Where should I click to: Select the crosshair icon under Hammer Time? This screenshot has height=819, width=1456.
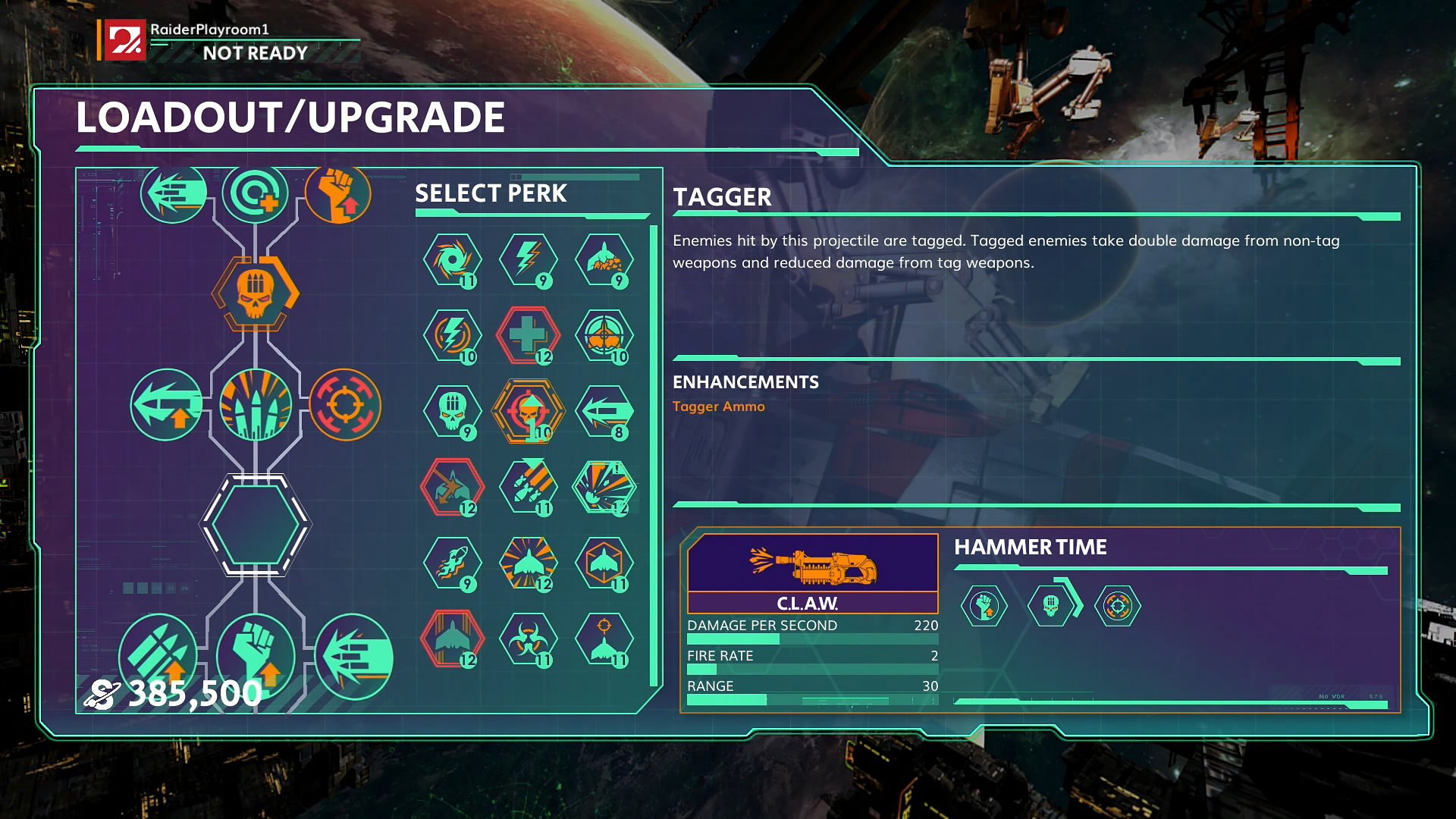(x=1117, y=606)
